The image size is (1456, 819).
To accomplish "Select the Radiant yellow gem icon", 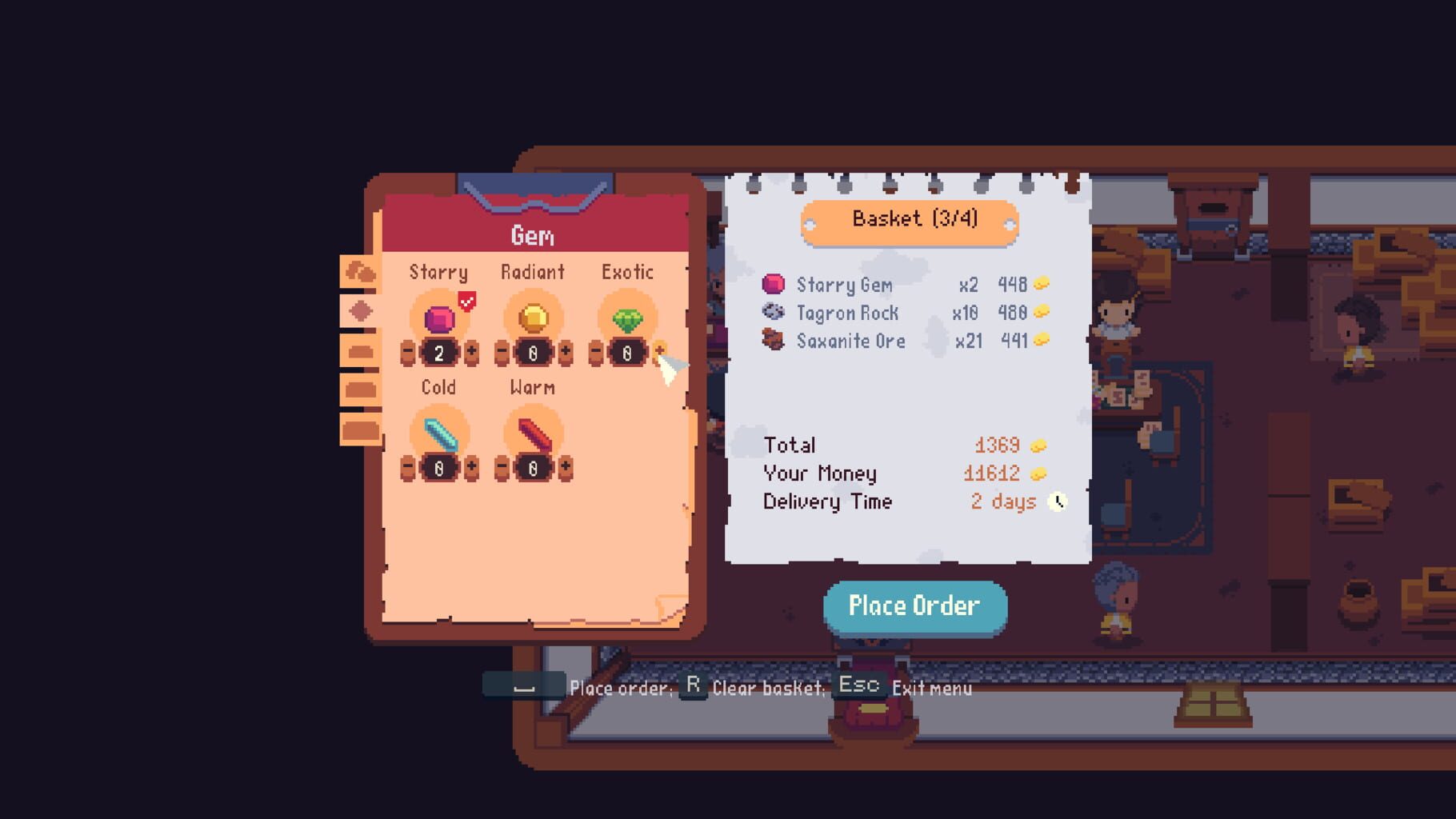I will pyautogui.click(x=532, y=318).
